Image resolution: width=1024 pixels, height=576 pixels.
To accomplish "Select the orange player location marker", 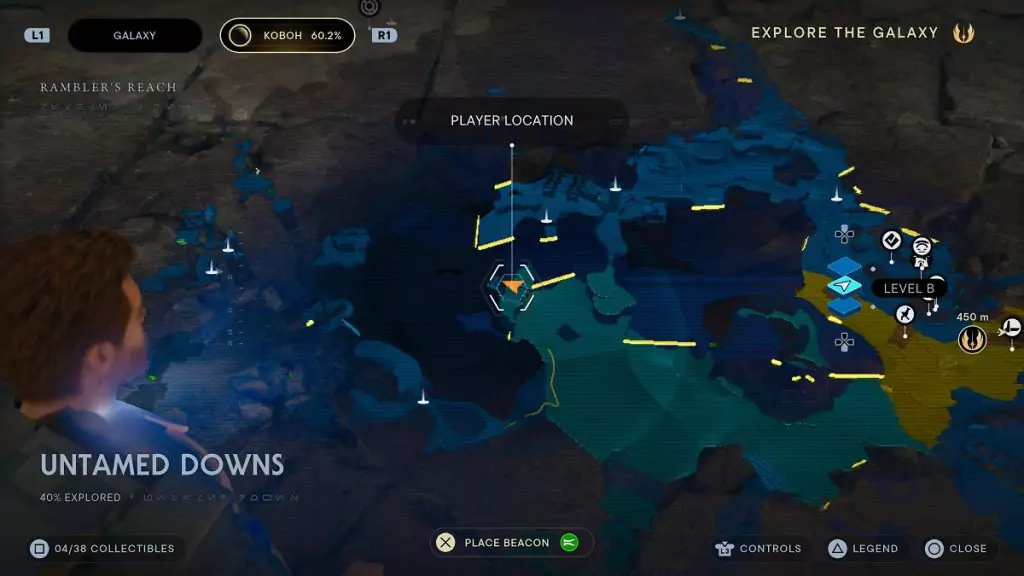I will pyautogui.click(x=512, y=286).
